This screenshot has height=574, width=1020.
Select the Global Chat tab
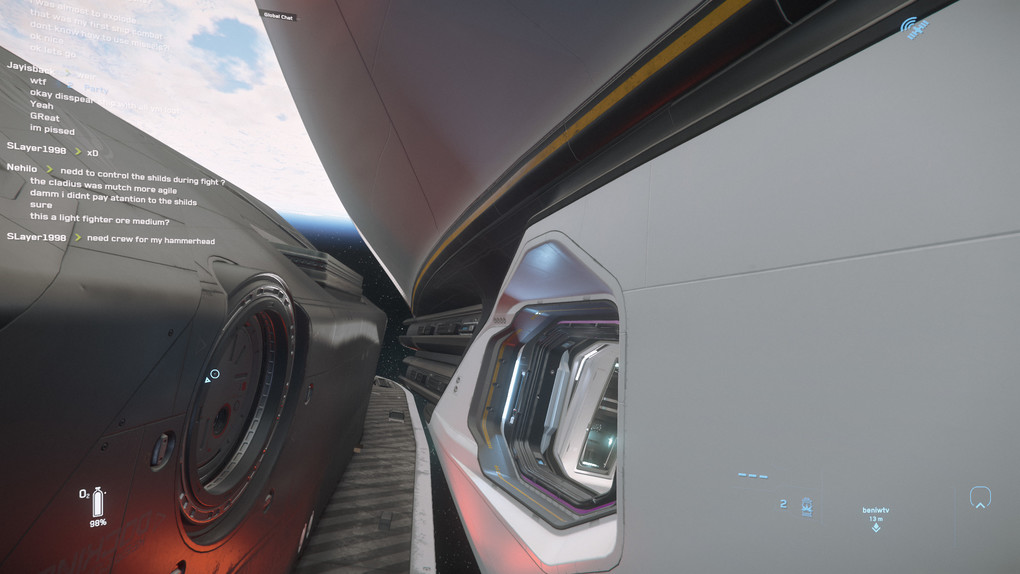pyautogui.click(x=278, y=17)
